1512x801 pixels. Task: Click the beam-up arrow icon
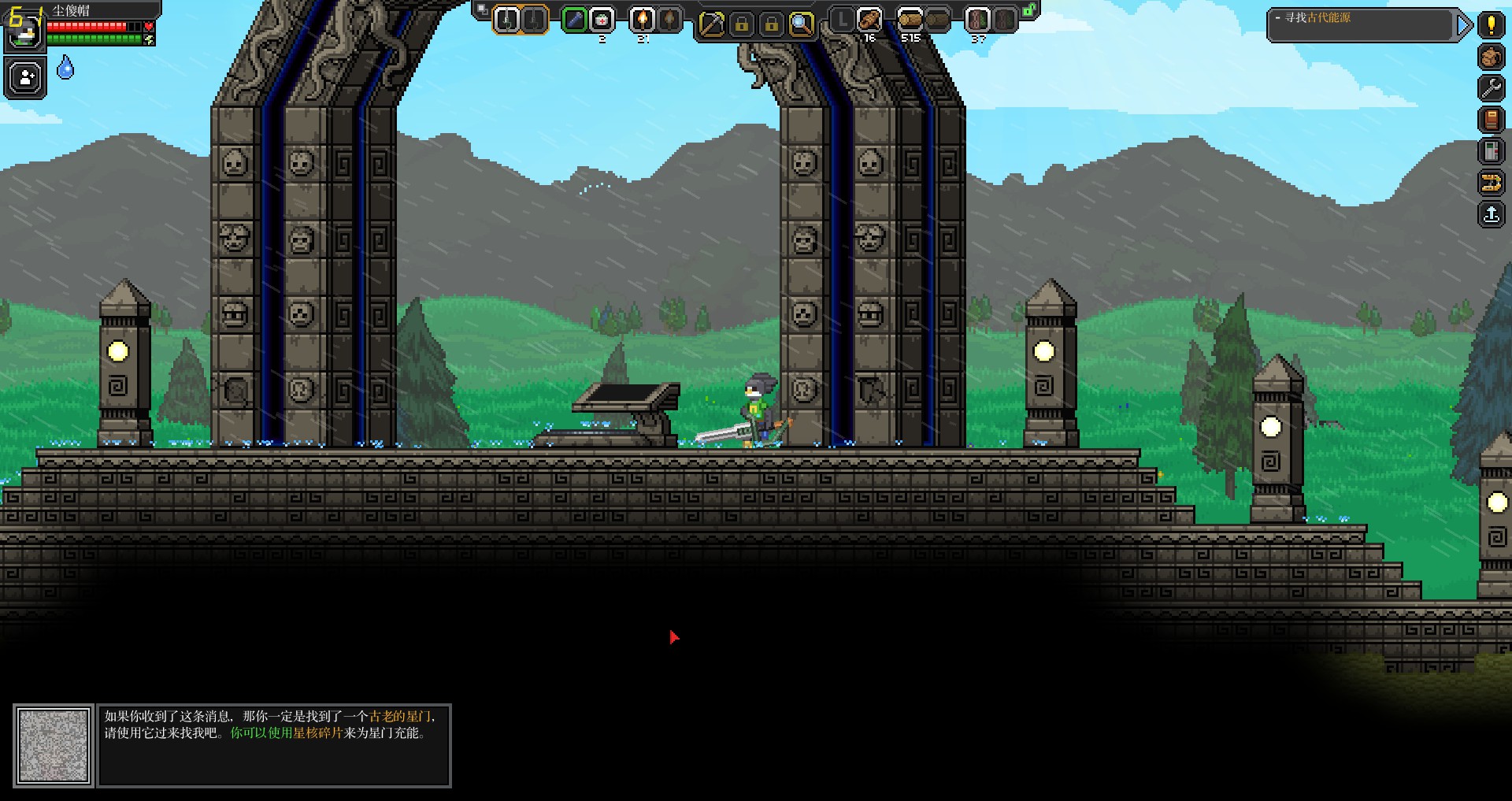pyautogui.click(x=1491, y=214)
